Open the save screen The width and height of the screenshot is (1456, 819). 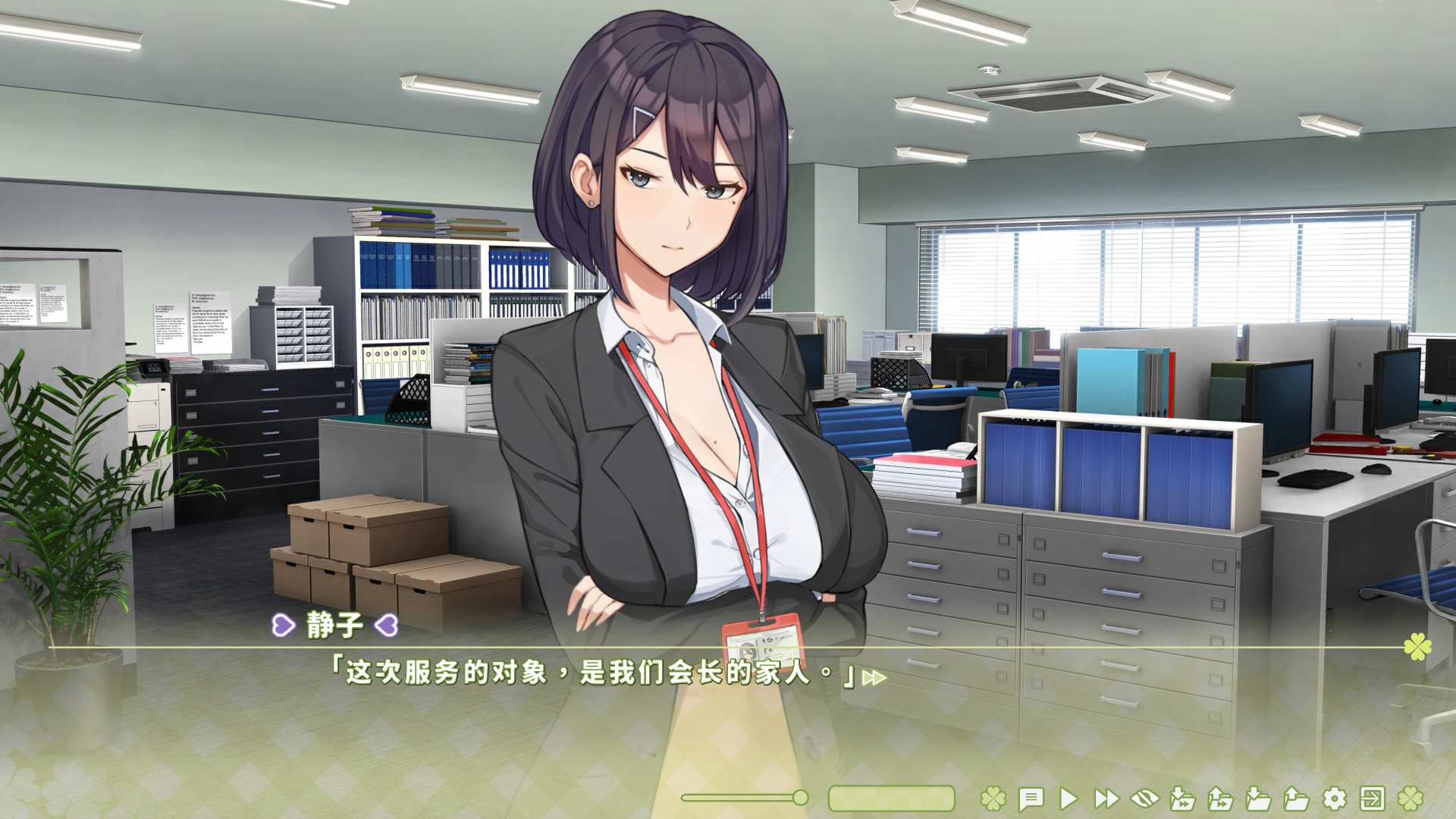[x=1257, y=798]
